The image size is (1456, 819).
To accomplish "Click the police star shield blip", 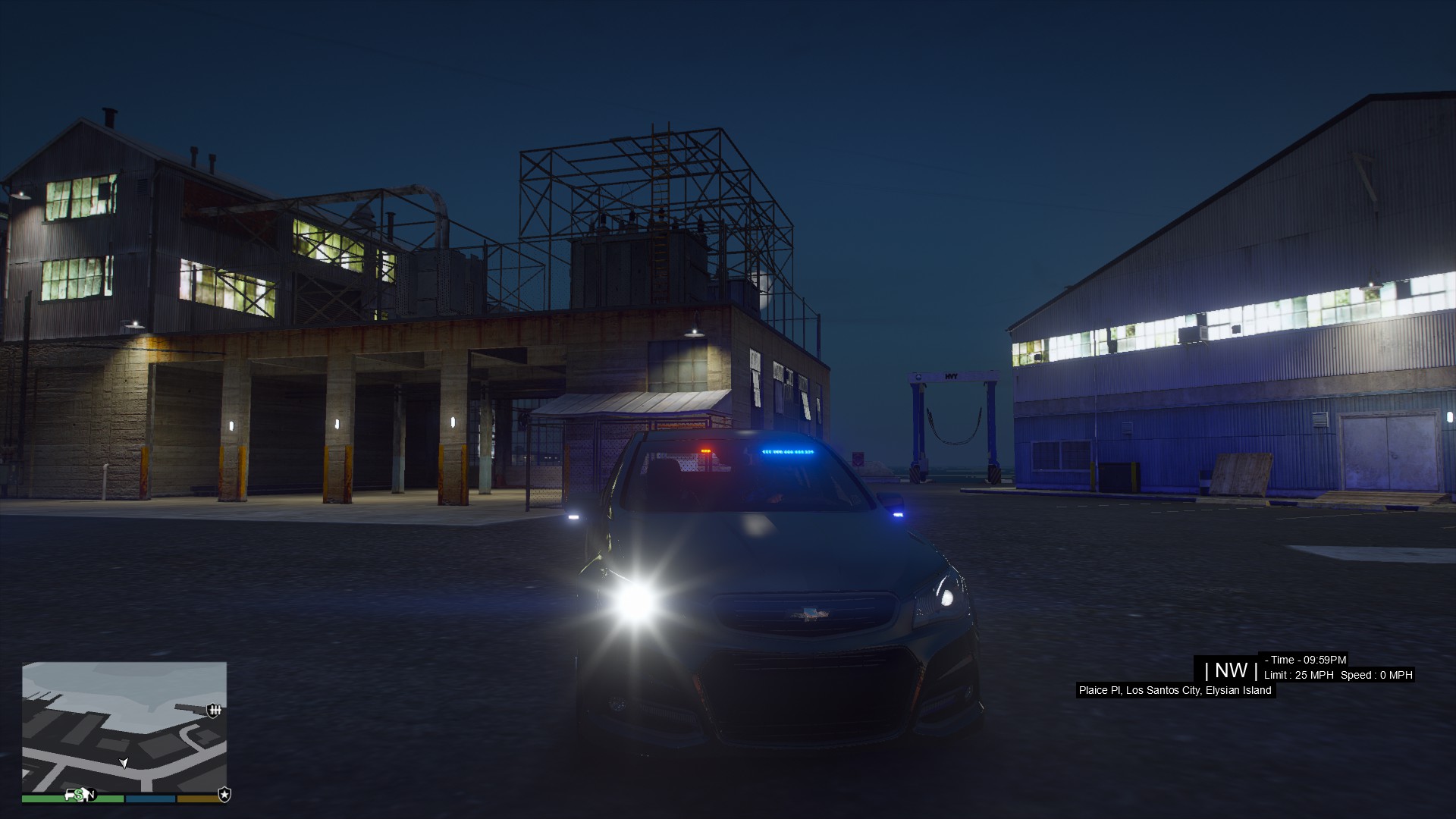I will (224, 795).
